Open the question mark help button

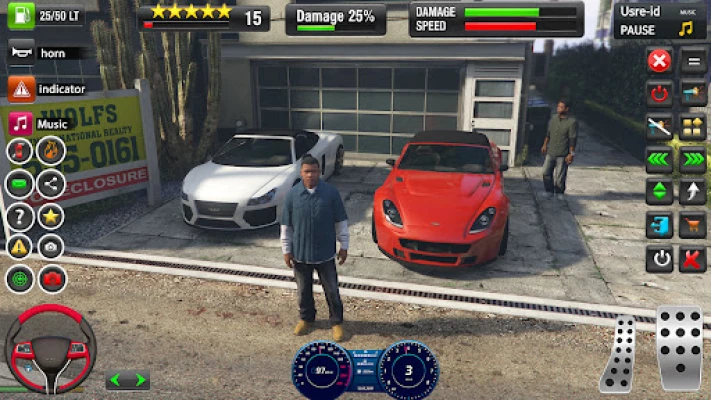(x=20, y=215)
